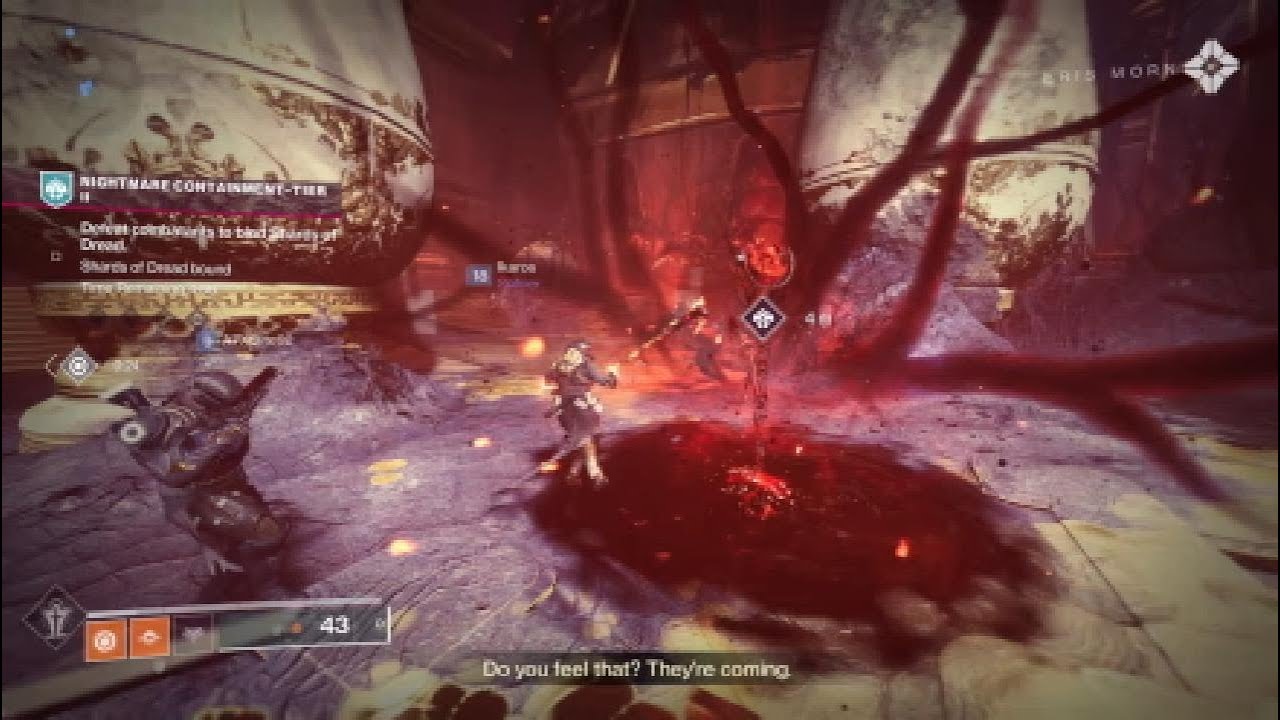Use the orange grenade ability icon

click(106, 638)
